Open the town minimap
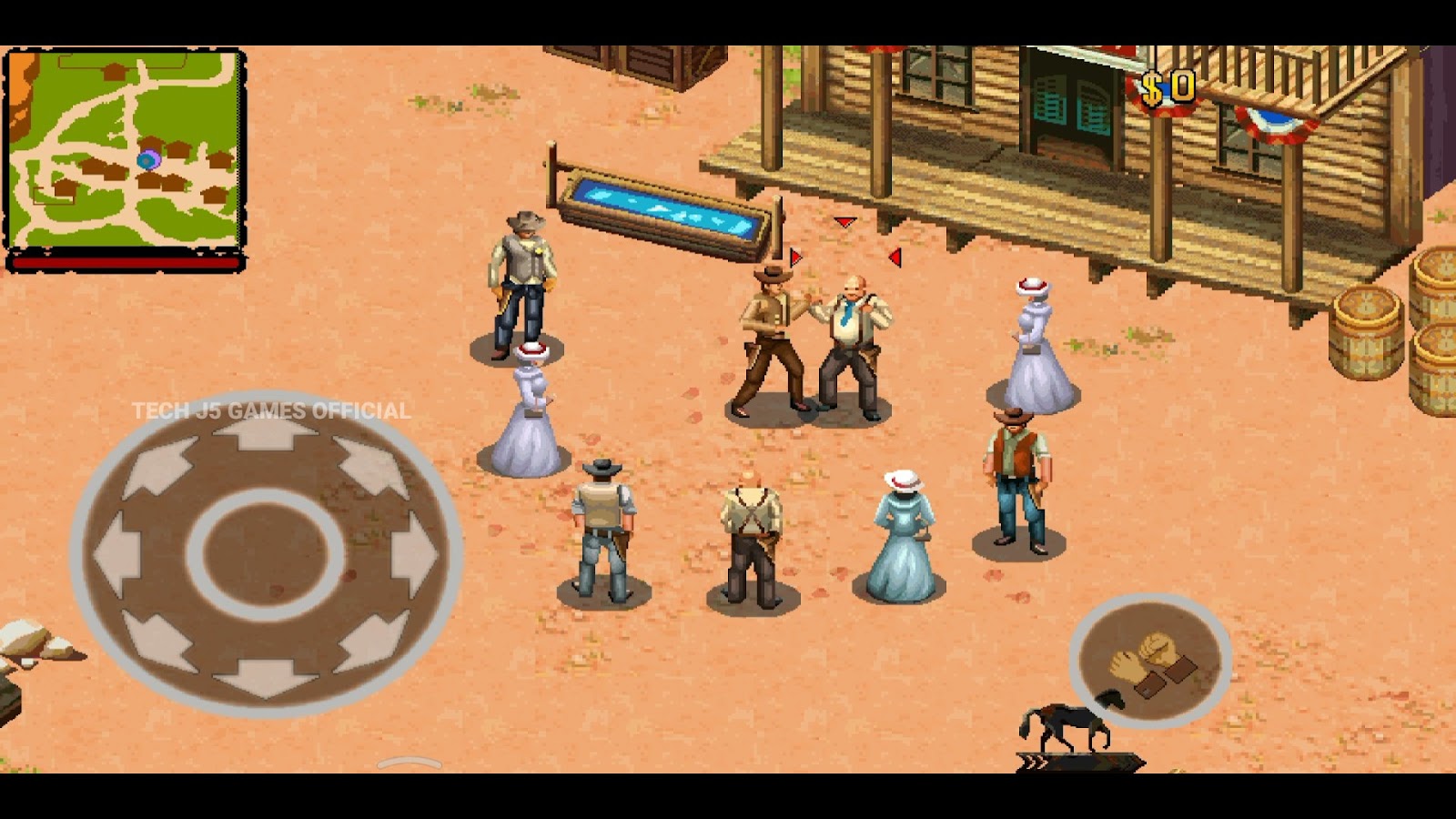 coord(125,148)
